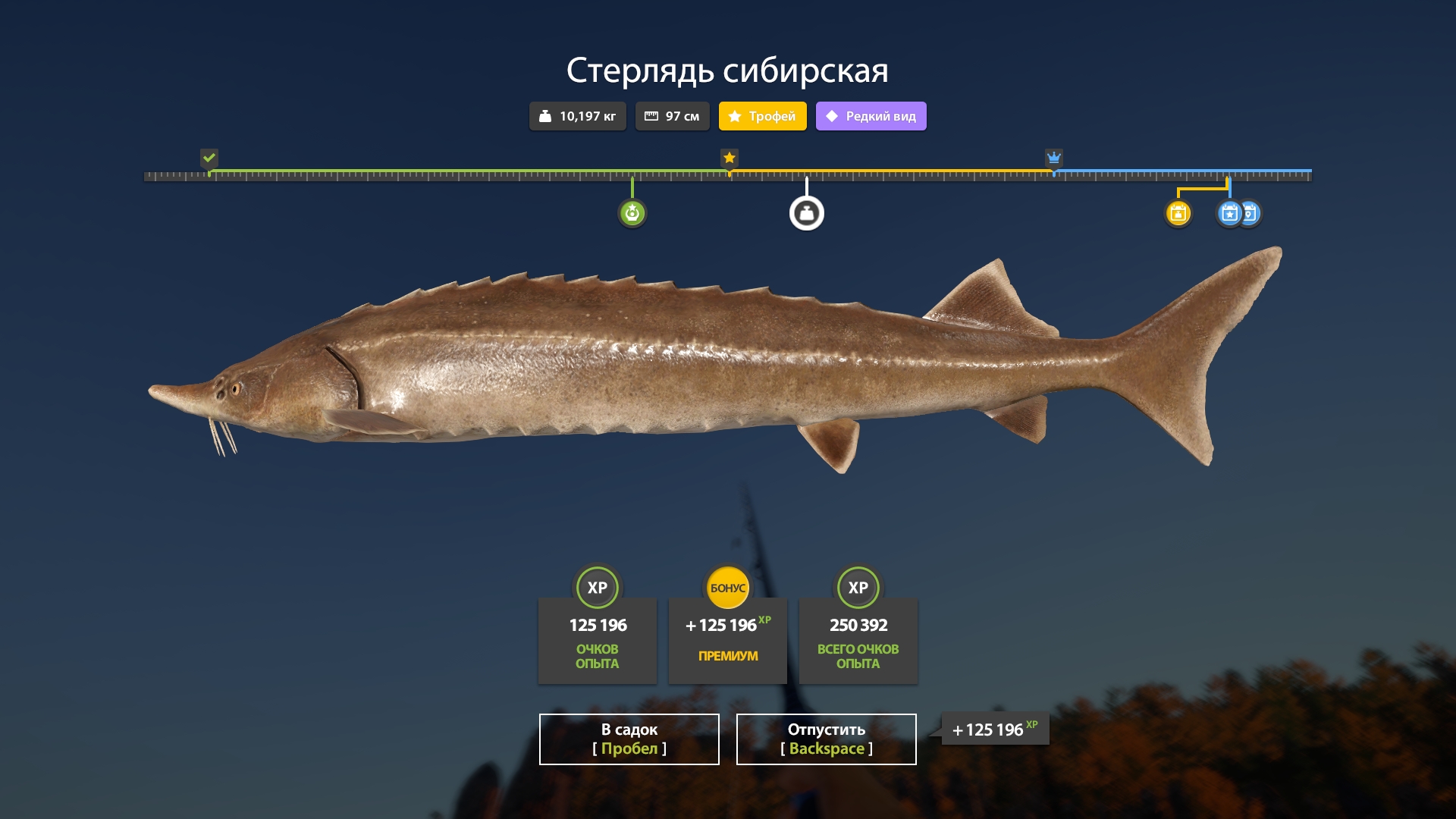Click Отпустить to release the fish

pyautogui.click(x=826, y=739)
